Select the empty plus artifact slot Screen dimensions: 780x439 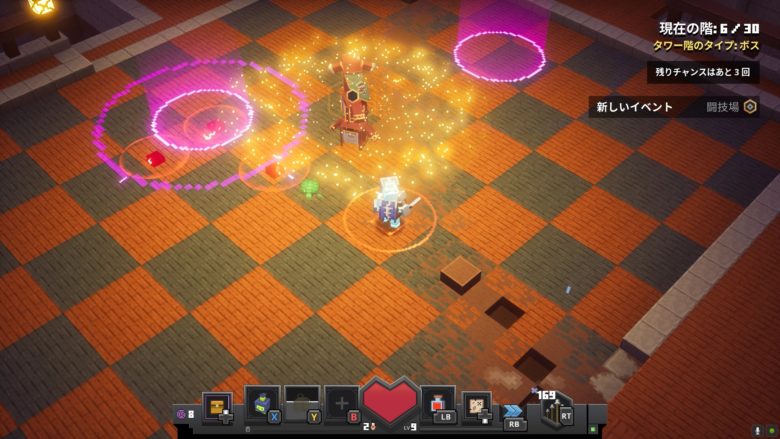(341, 403)
